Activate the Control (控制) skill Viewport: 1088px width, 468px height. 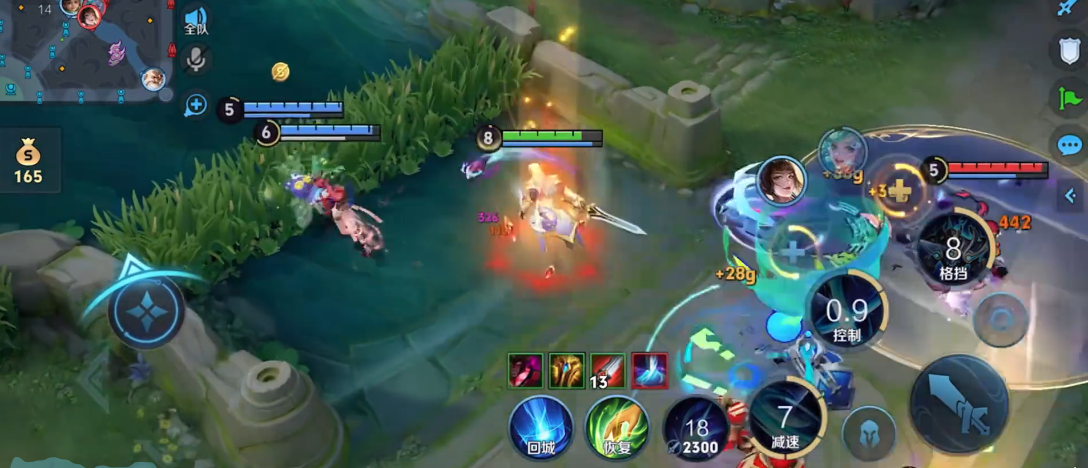(x=846, y=312)
